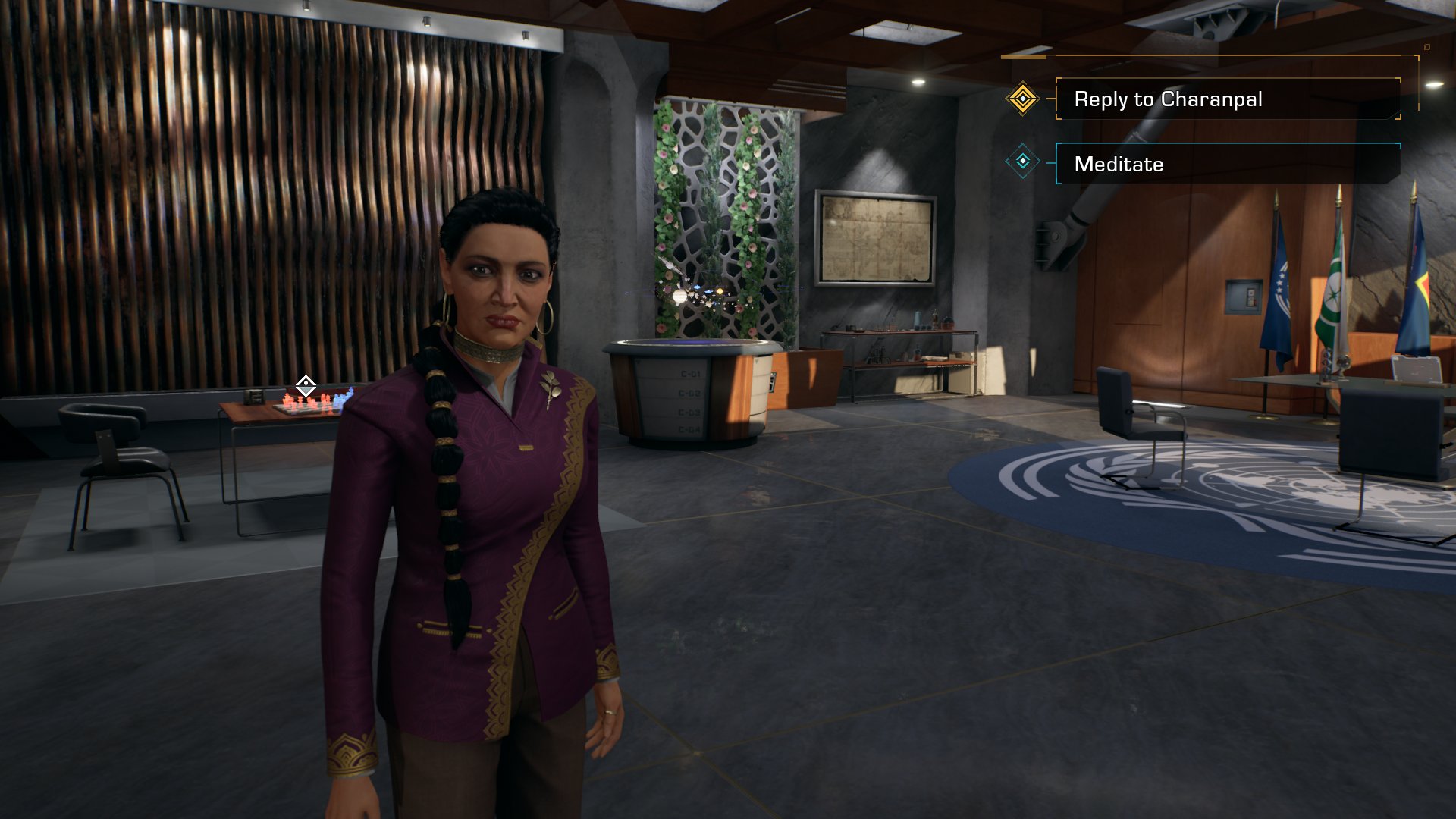This screenshot has height=819, width=1456.
Task: Choose the "Reply to Charanpal" option
Action: [1227, 99]
